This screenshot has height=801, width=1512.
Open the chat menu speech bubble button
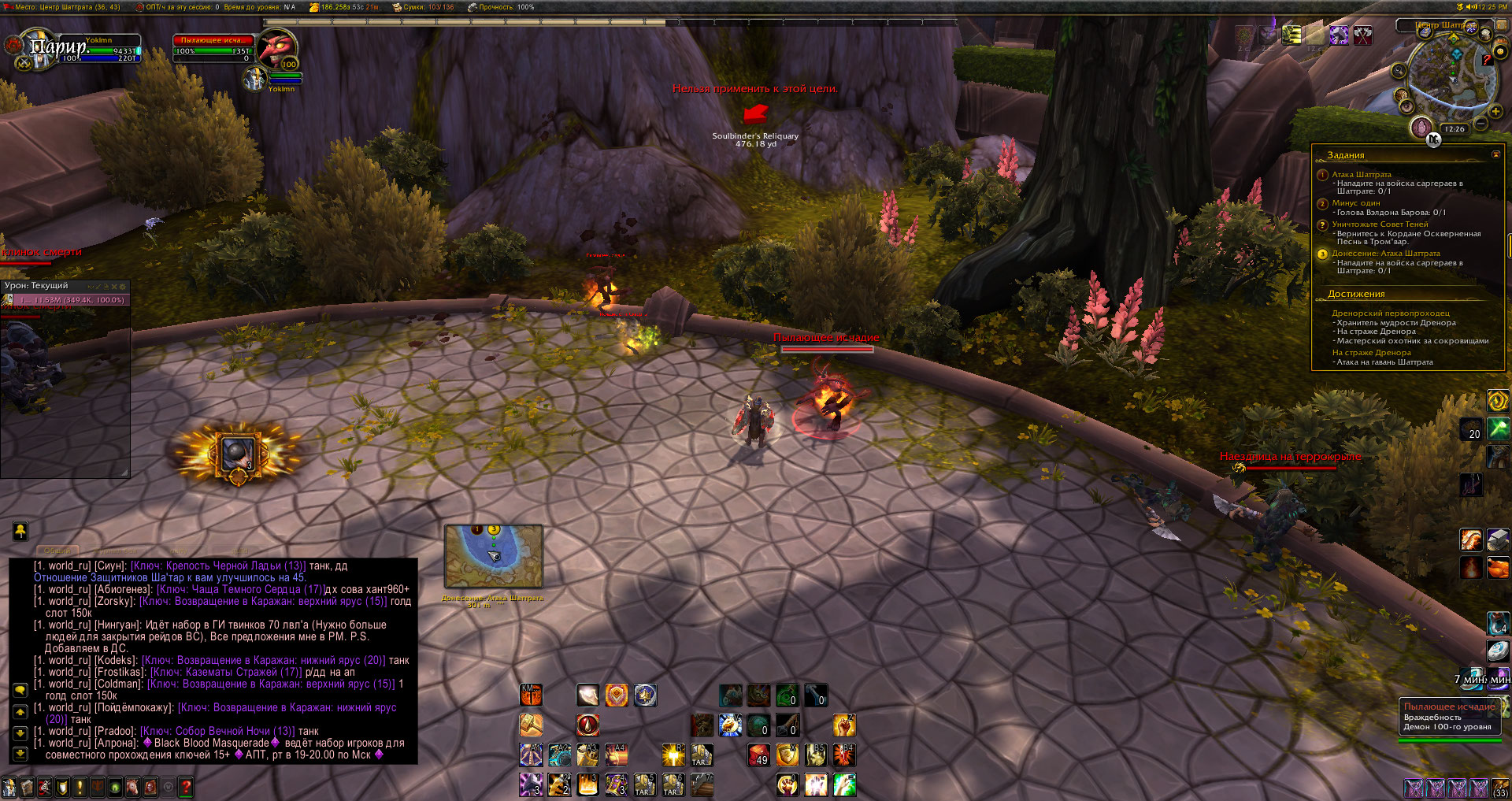[x=20, y=690]
